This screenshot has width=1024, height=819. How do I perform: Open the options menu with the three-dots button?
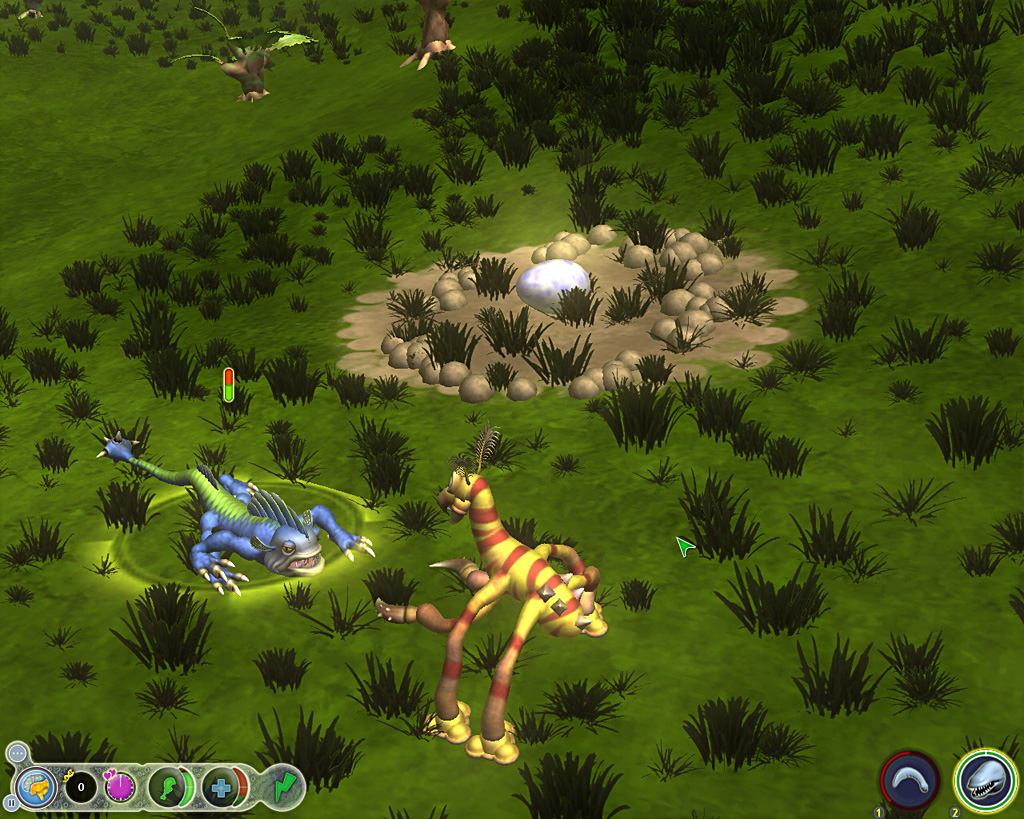pyautogui.click(x=16, y=752)
